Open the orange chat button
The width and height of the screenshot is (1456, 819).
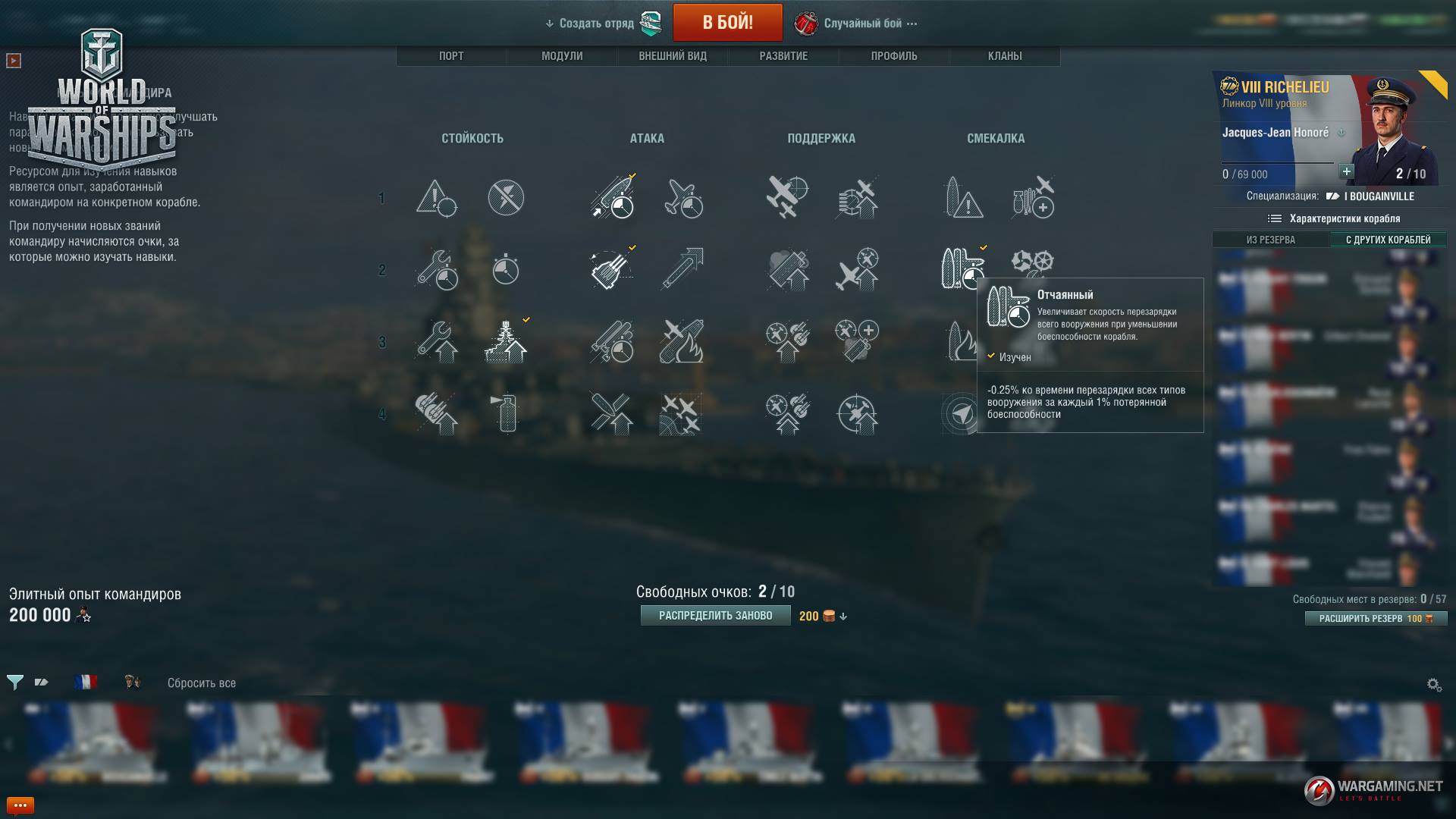tap(20, 805)
